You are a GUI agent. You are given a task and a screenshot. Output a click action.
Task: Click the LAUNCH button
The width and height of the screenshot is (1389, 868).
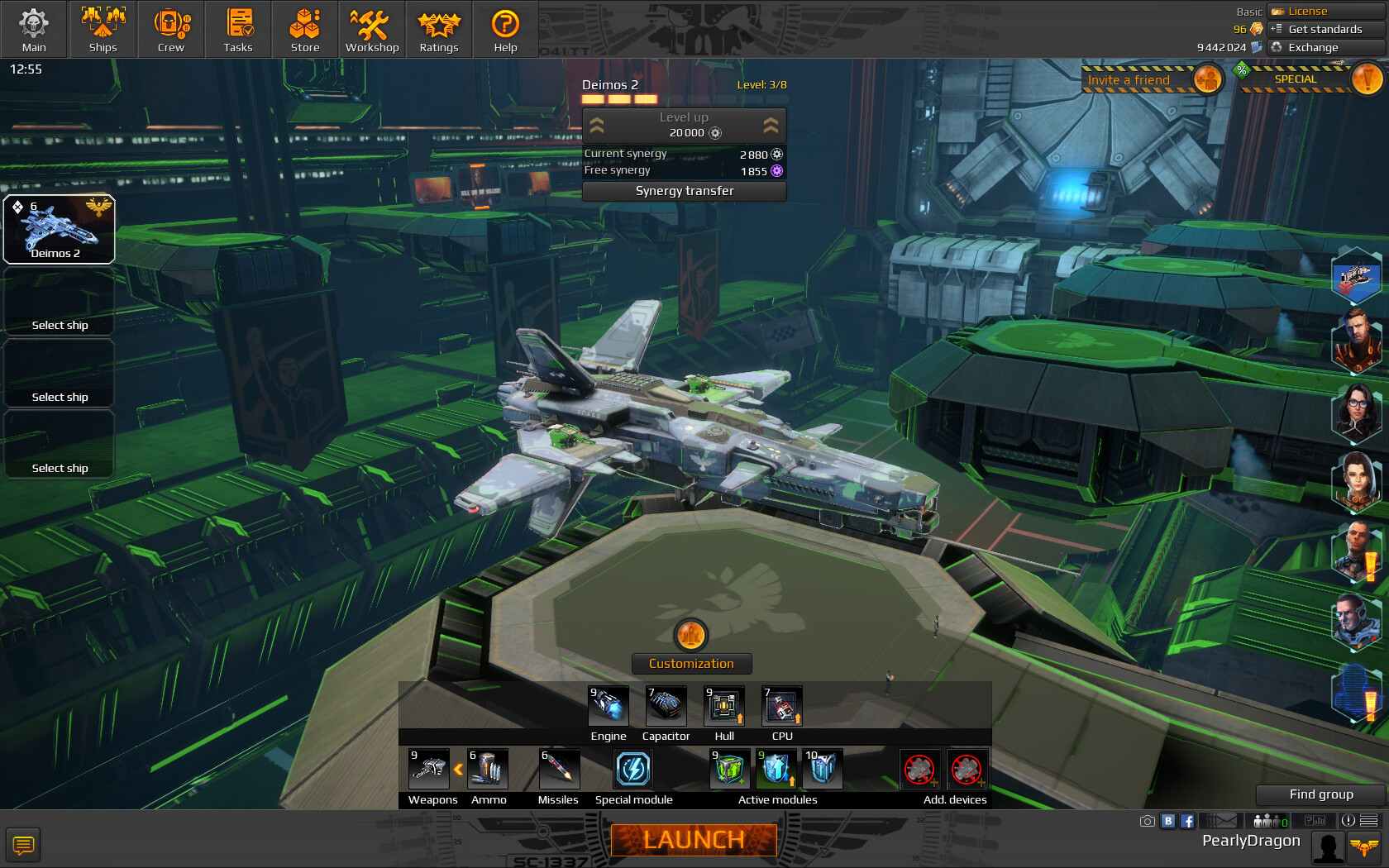pos(694,840)
